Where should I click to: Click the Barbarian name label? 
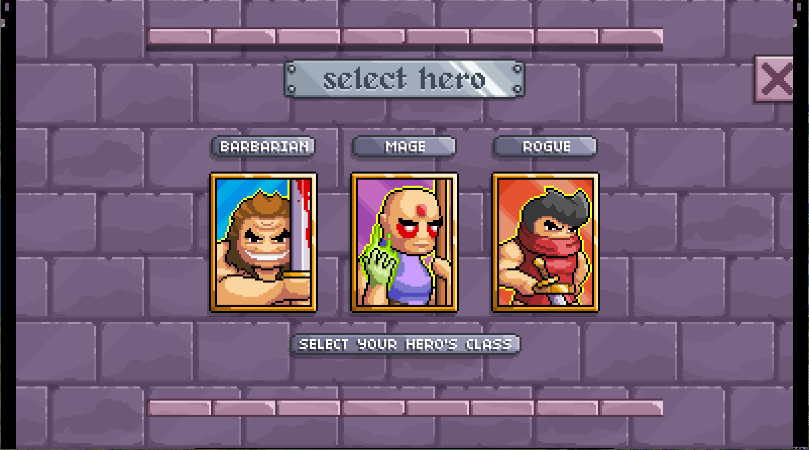[x=264, y=146]
